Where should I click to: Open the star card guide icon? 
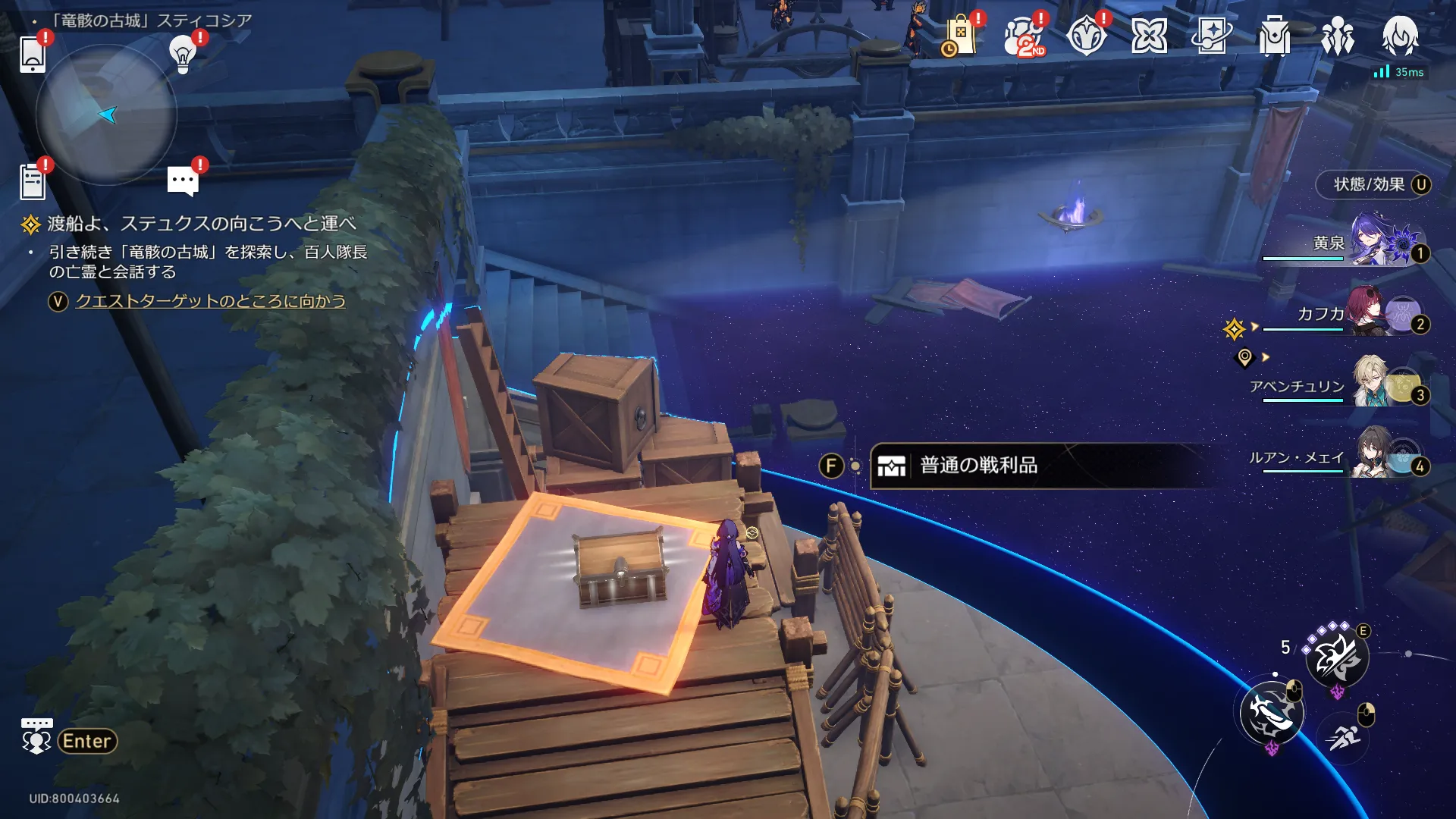click(1211, 36)
